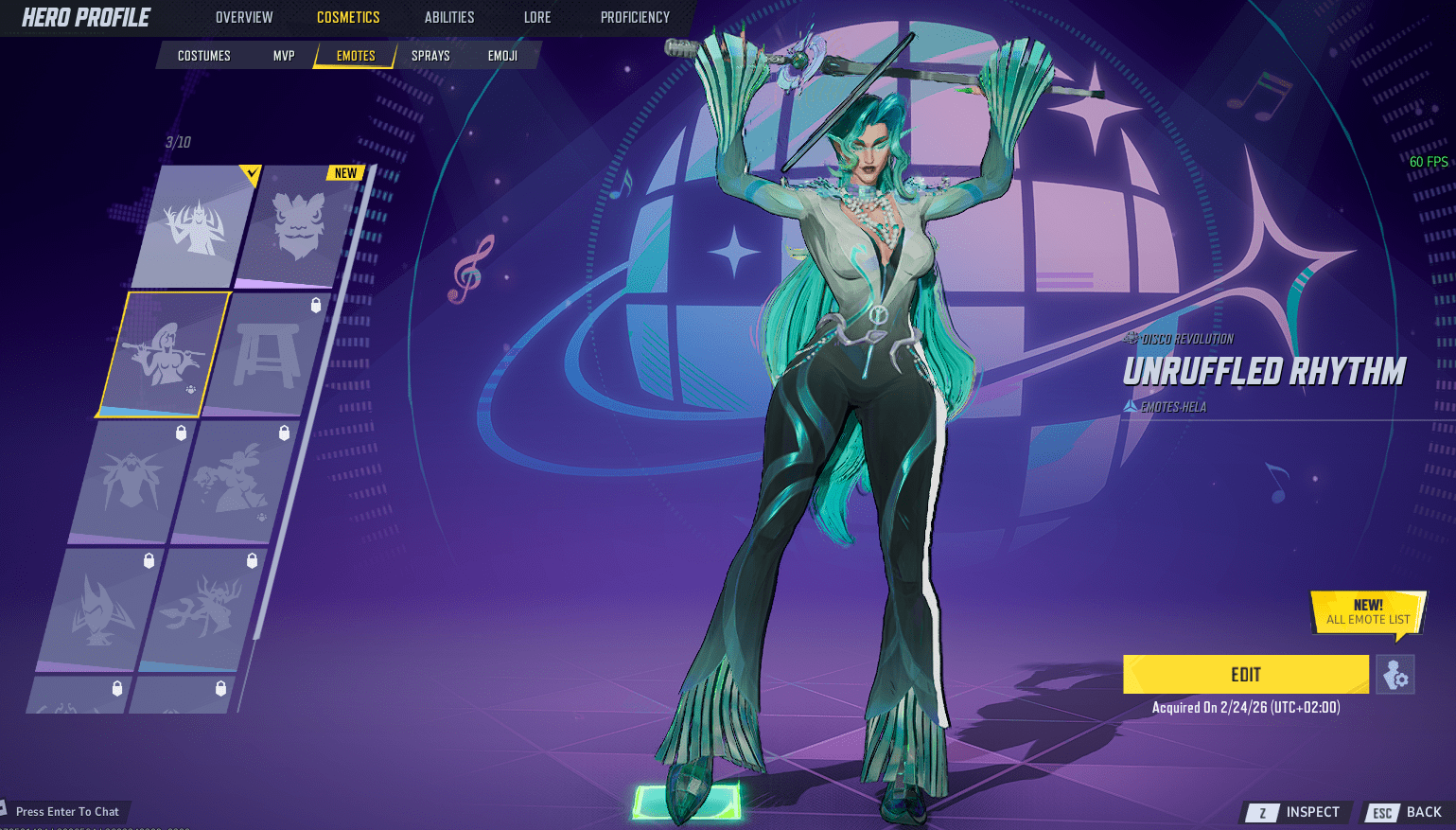The width and height of the screenshot is (1456, 830).
Task: Click the Inspect button
Action: (1298, 812)
